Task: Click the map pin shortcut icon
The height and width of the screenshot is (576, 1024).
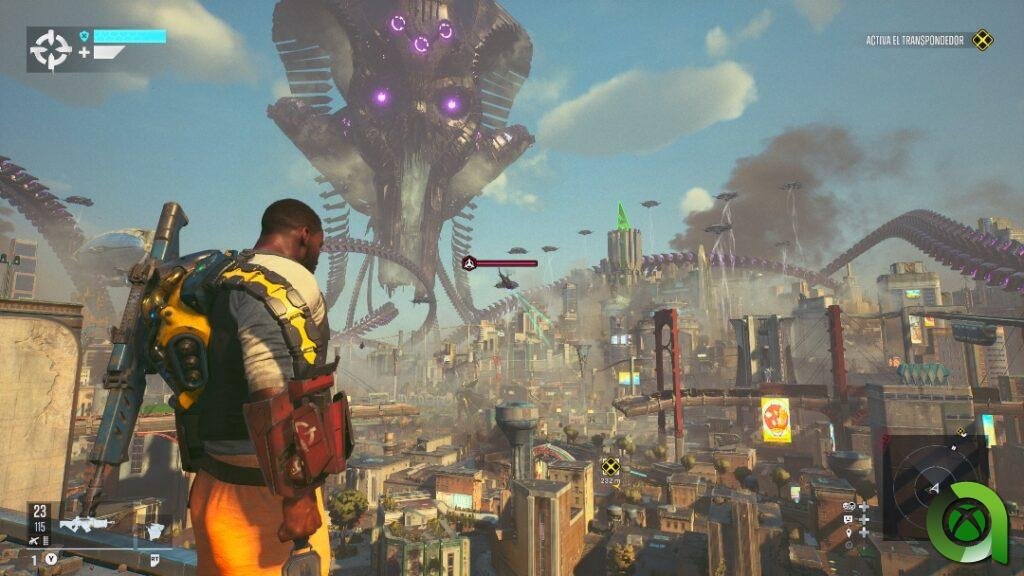Action: tap(849, 532)
